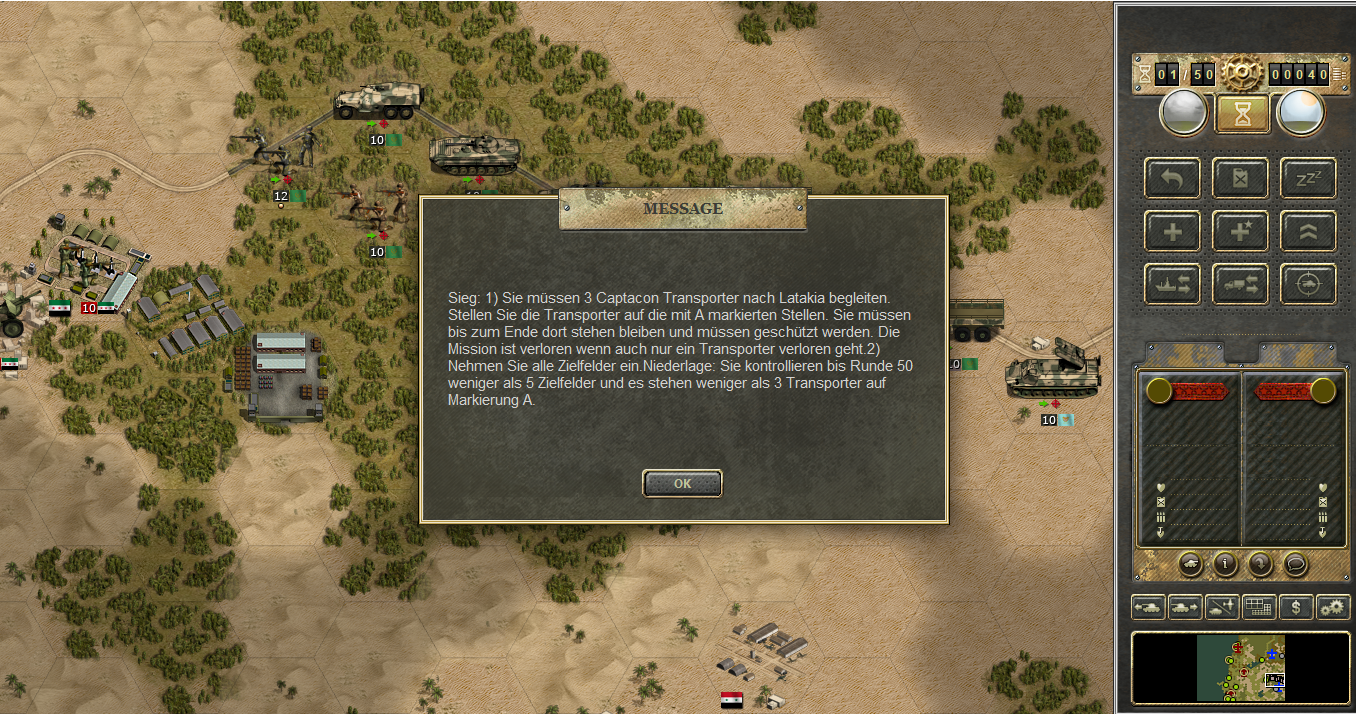Viewport: 1356px width, 714px height.
Task: Click the ship embark button
Action: (x=1173, y=285)
